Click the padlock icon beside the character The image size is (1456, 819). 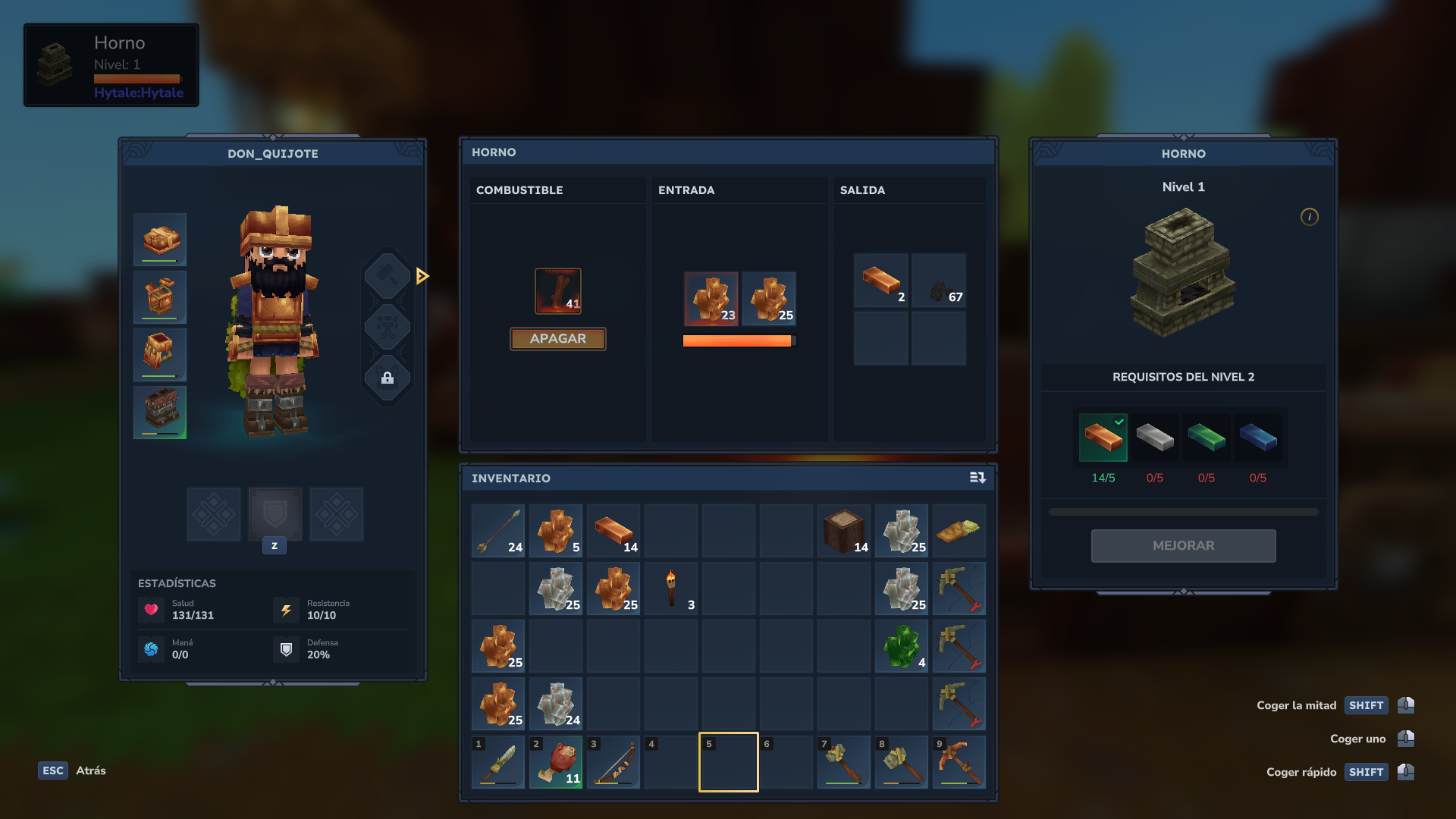(x=388, y=378)
